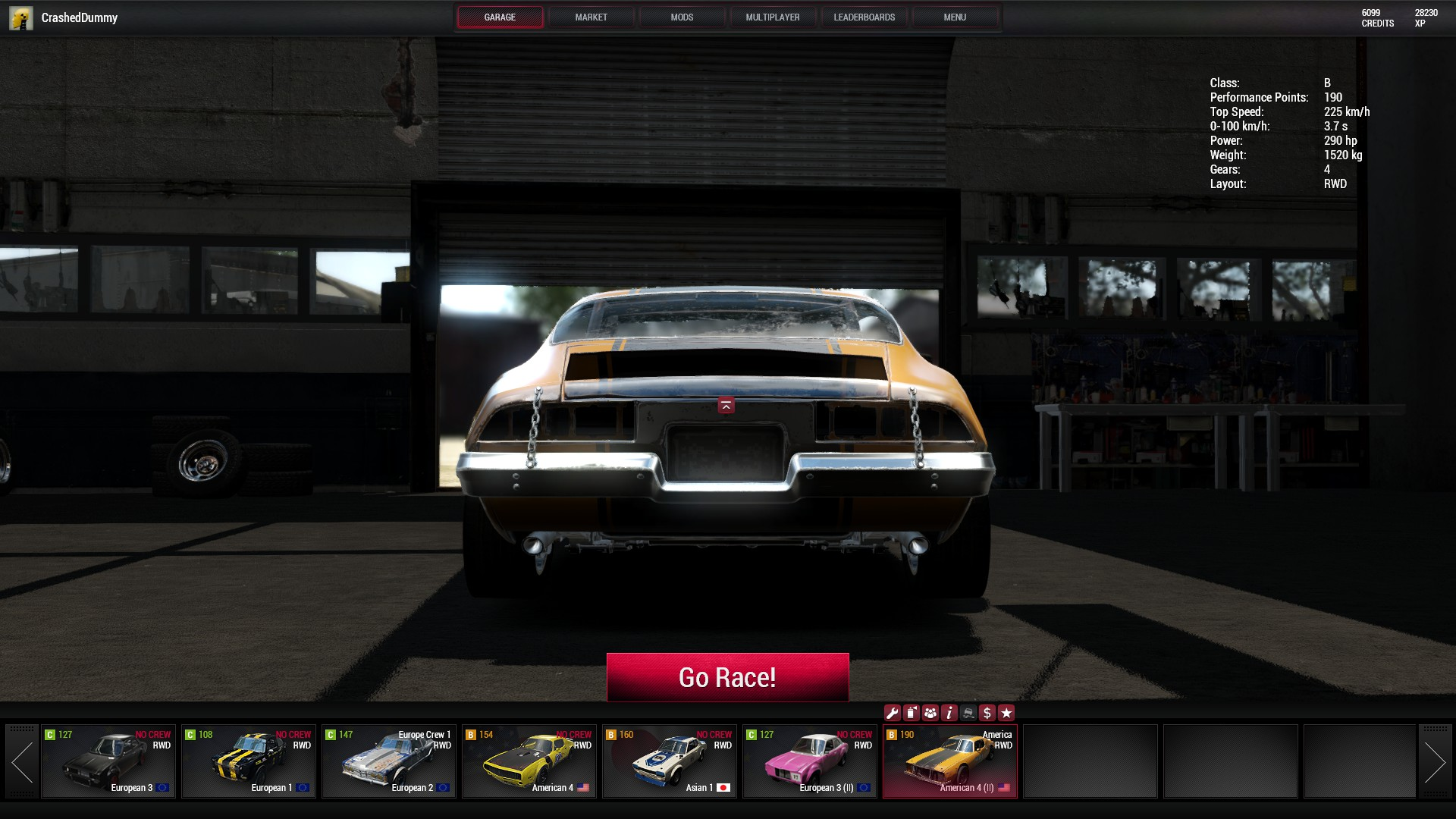
Task: View the Leaderboards tab
Action: click(864, 17)
